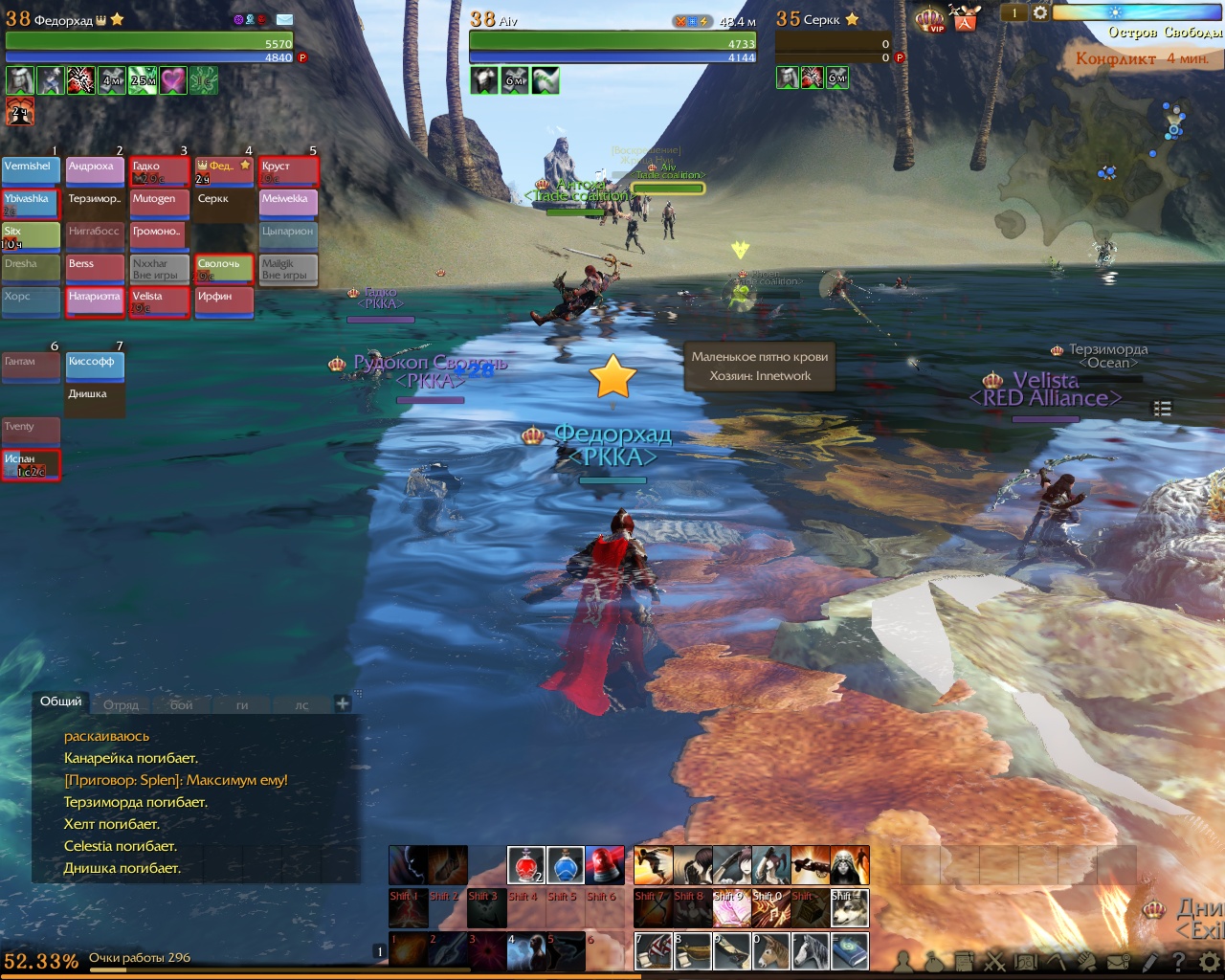Viewport: 1225px width, 980px height.
Task: Activate the red siren beacon item
Action: (x=604, y=865)
